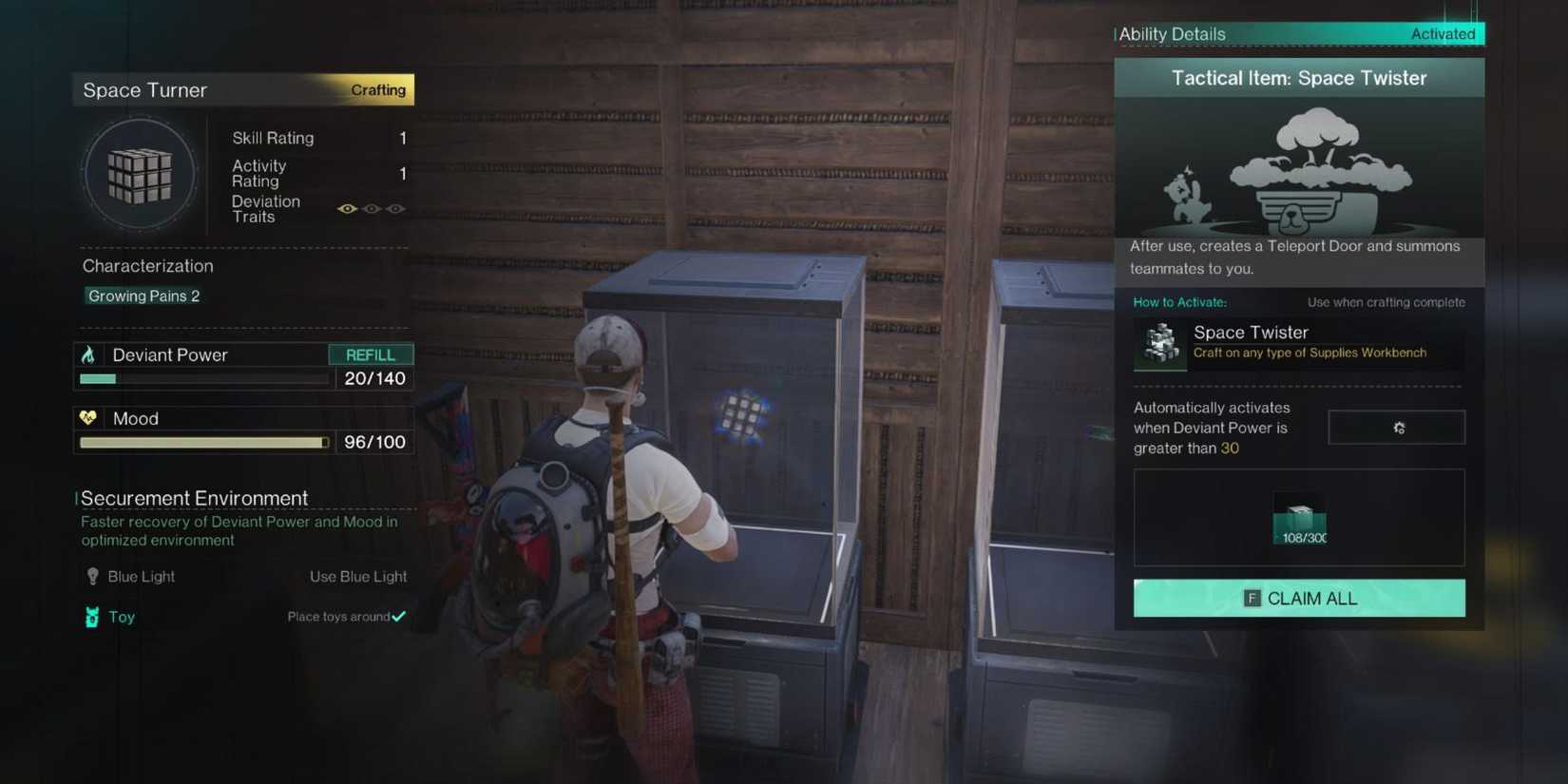Screen dimensions: 1568x784
Task: Click the Toy icon in Securement Environment
Action: (x=91, y=617)
